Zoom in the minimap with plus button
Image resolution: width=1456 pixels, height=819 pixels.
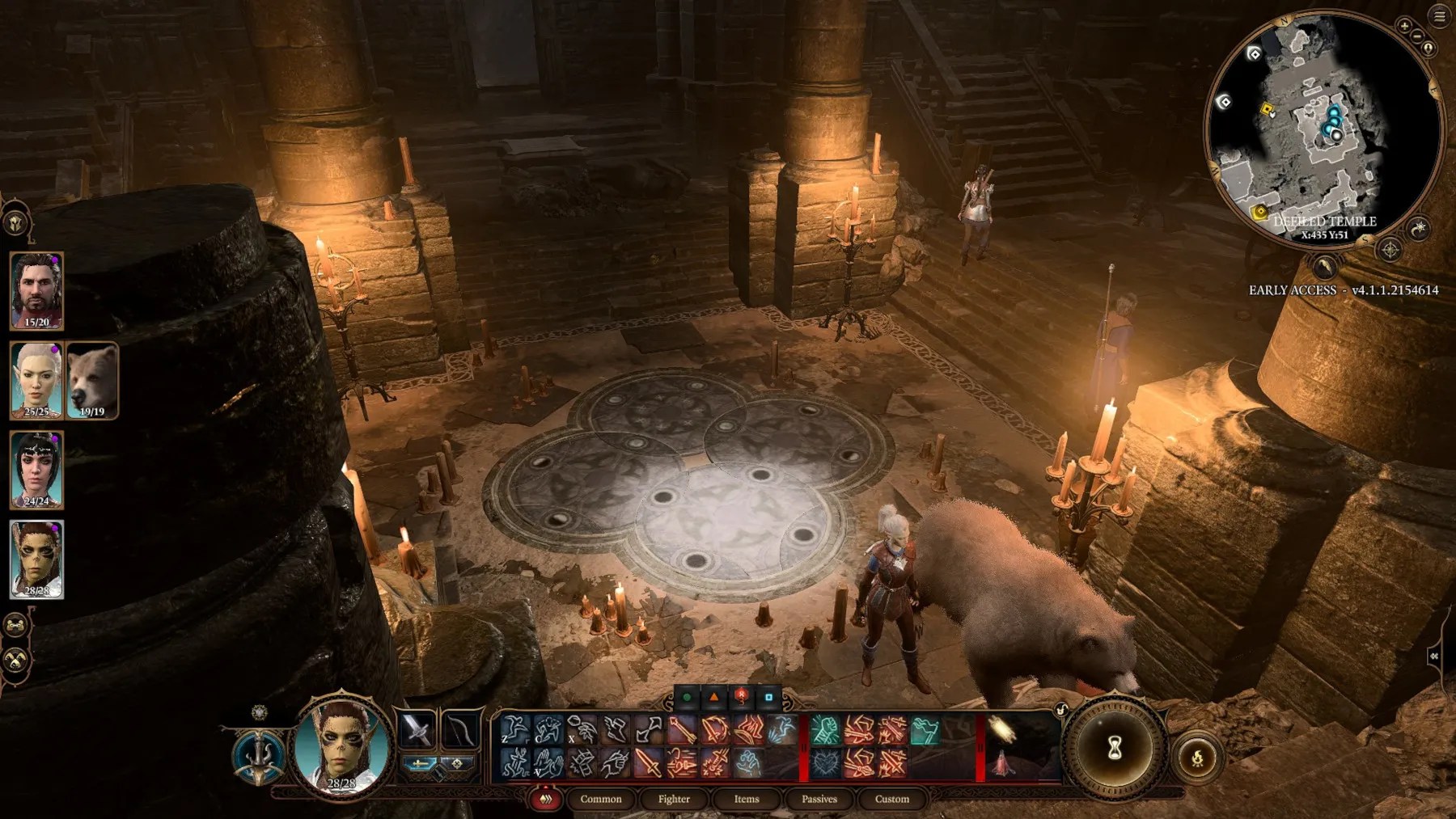tap(1404, 26)
